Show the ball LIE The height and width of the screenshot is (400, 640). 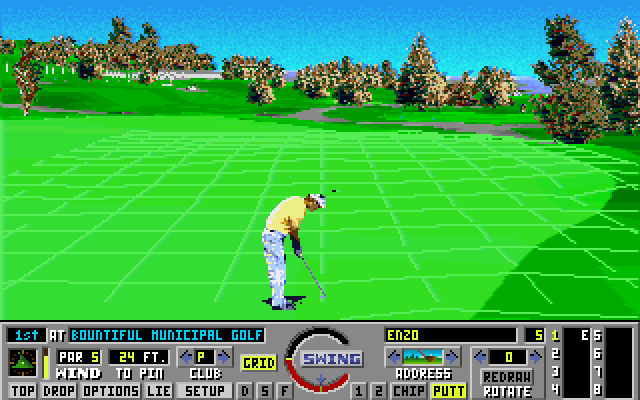pyautogui.click(x=158, y=390)
